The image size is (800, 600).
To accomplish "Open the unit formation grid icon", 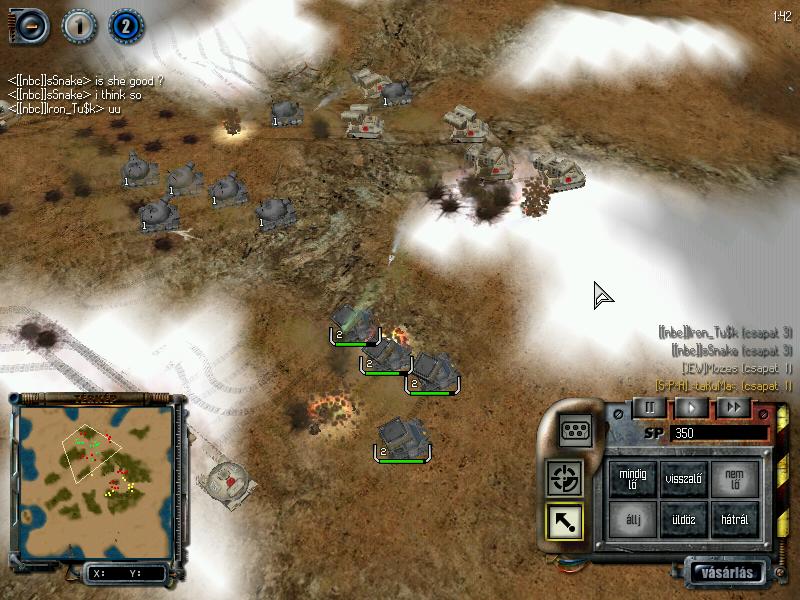I will tap(576, 430).
